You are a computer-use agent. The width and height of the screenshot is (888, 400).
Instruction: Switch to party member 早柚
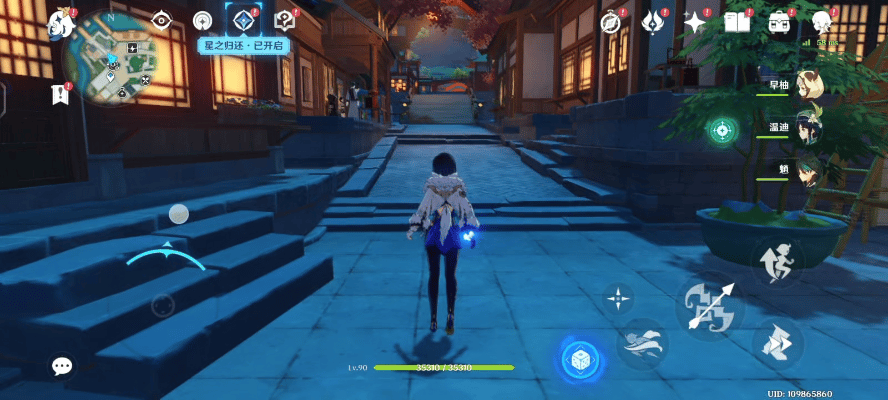(808, 86)
